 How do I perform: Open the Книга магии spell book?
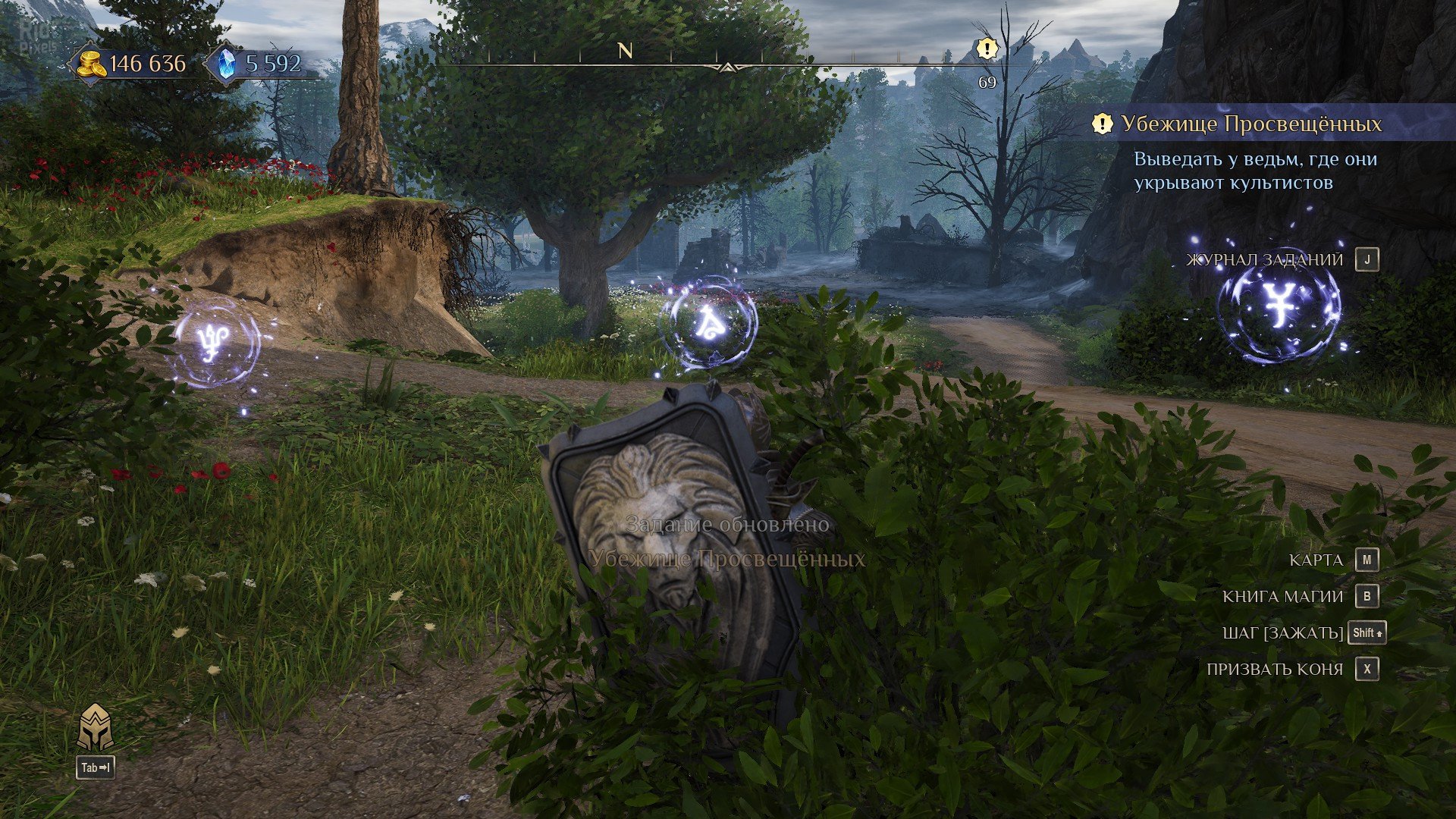[1282, 597]
